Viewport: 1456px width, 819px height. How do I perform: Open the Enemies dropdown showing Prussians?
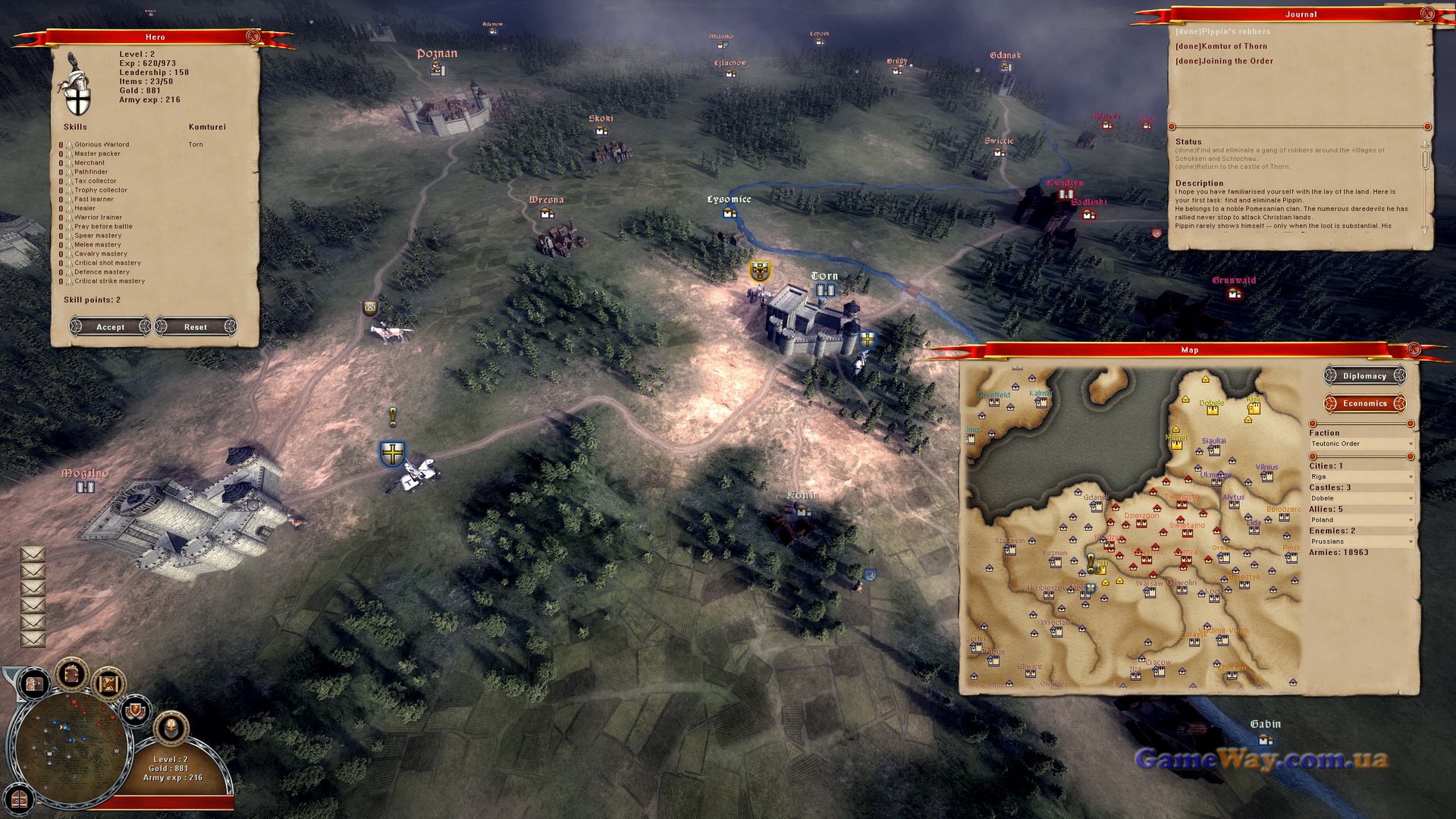(x=1361, y=541)
